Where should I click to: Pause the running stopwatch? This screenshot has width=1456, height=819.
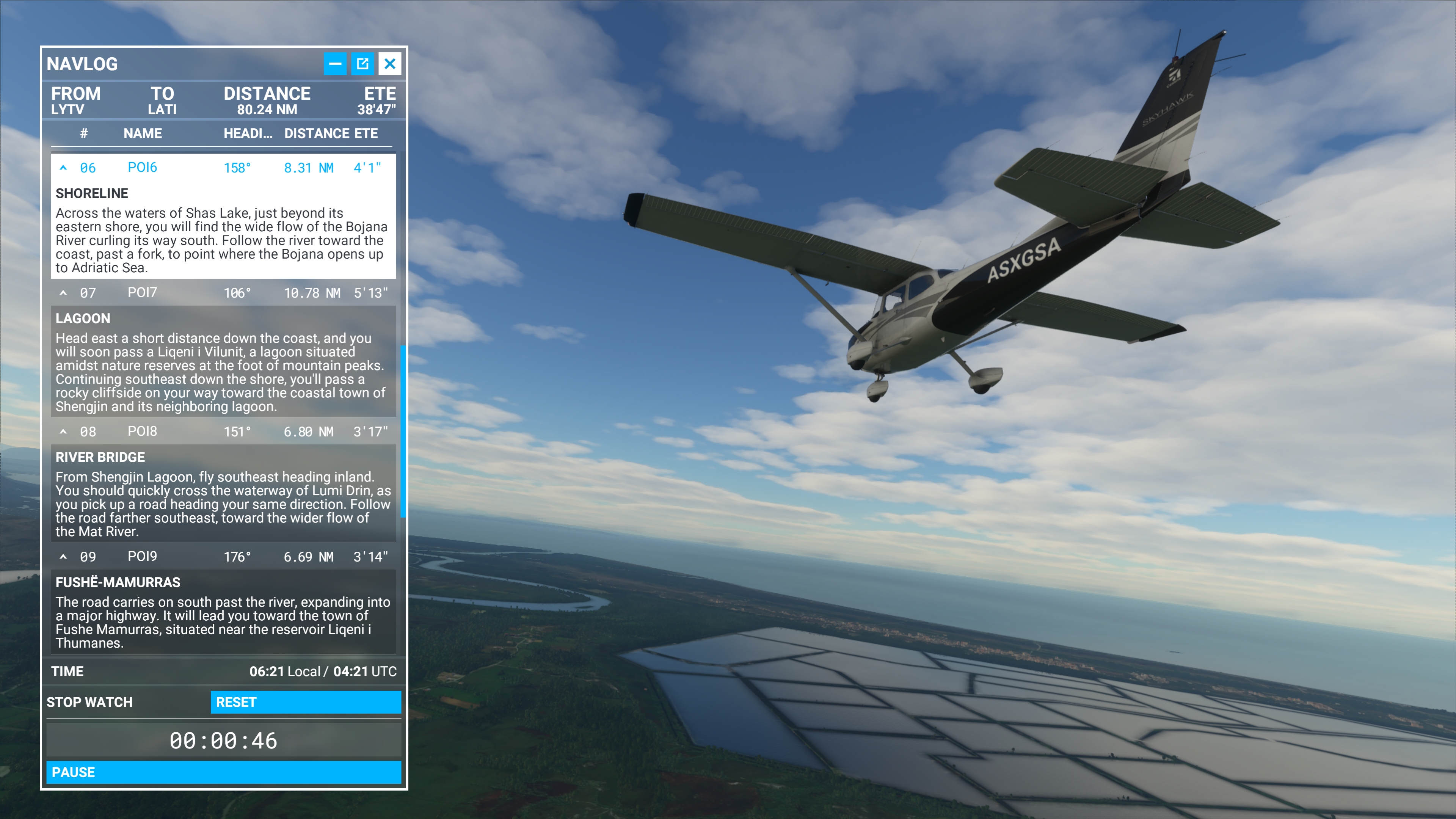click(224, 772)
